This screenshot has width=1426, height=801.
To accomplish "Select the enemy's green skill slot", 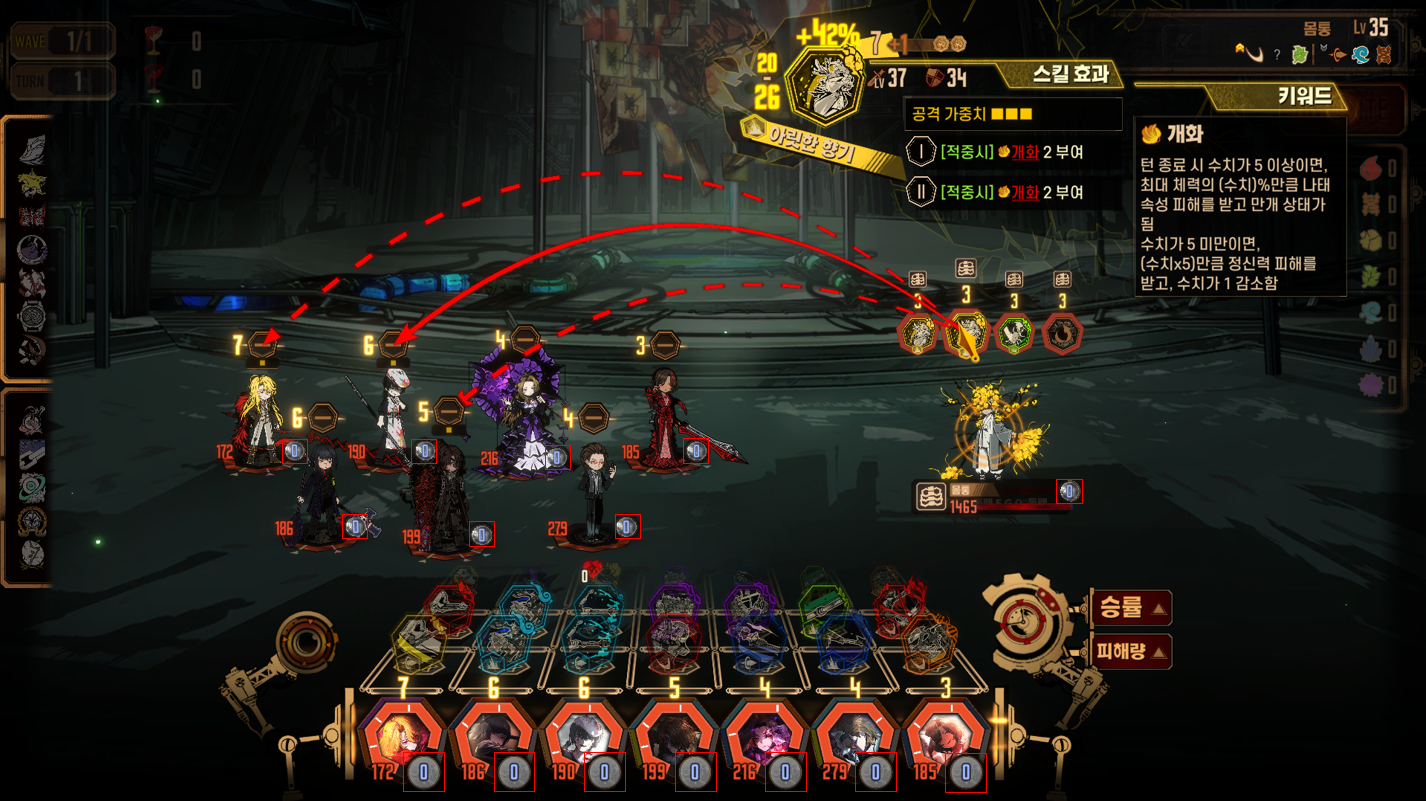I will (x=1014, y=334).
